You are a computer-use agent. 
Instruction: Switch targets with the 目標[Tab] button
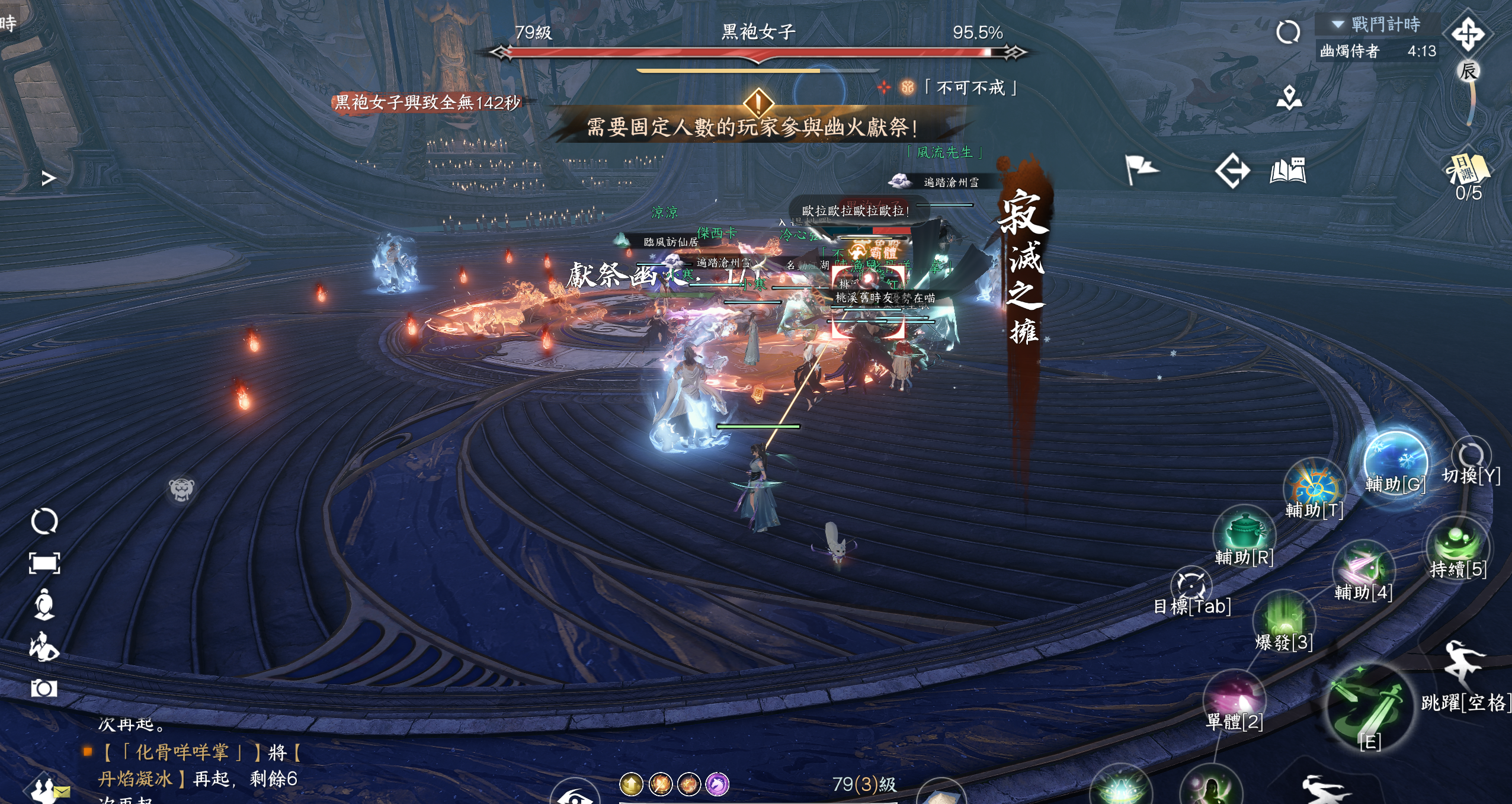point(1191,585)
